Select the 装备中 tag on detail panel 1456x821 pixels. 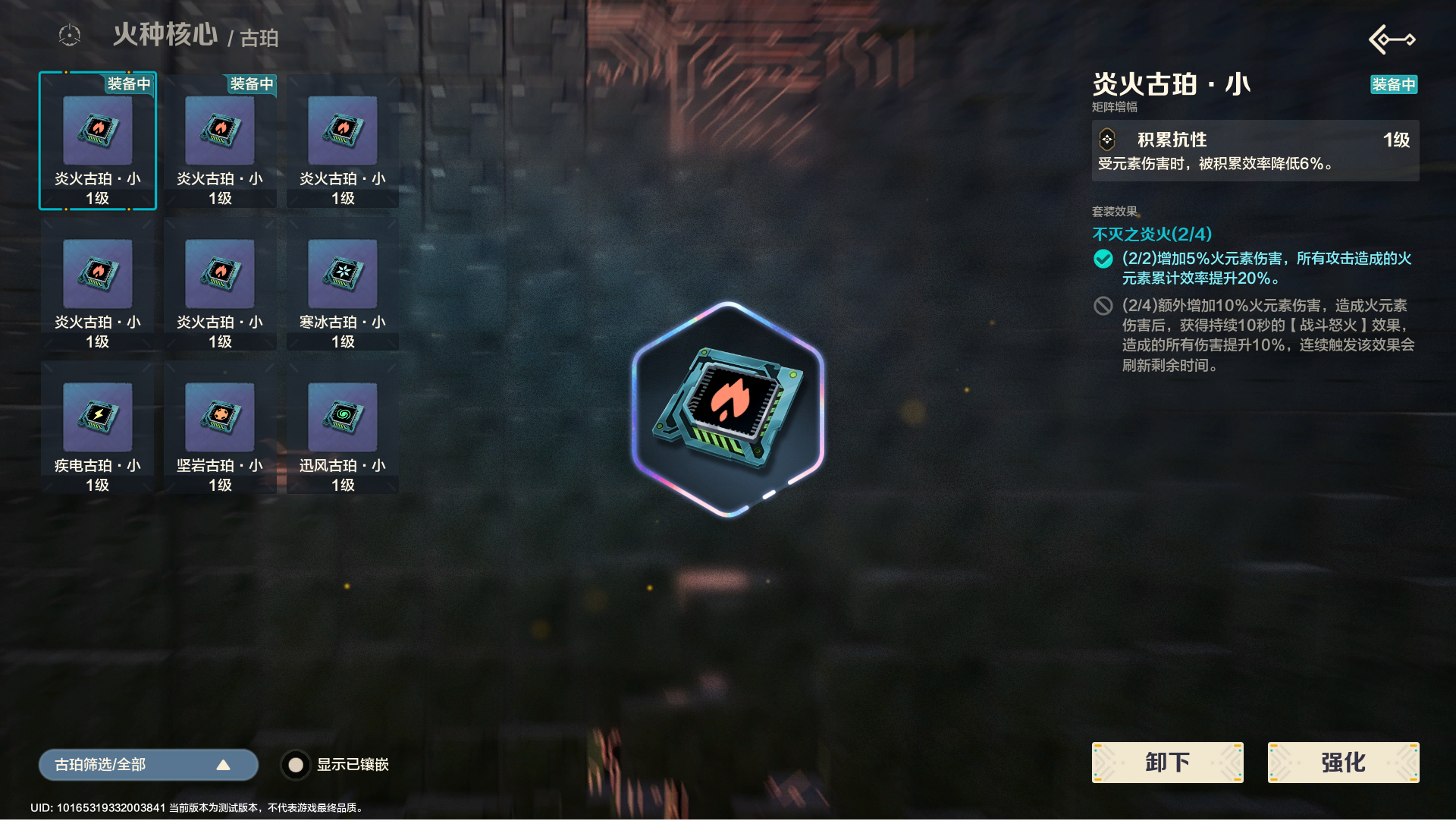pos(1394,85)
